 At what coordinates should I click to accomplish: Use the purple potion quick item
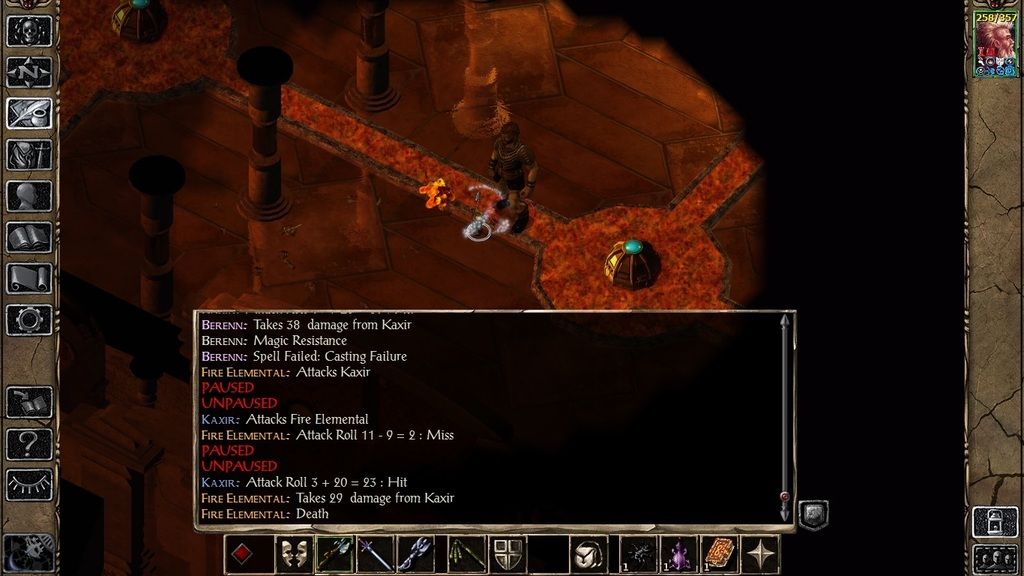point(679,554)
